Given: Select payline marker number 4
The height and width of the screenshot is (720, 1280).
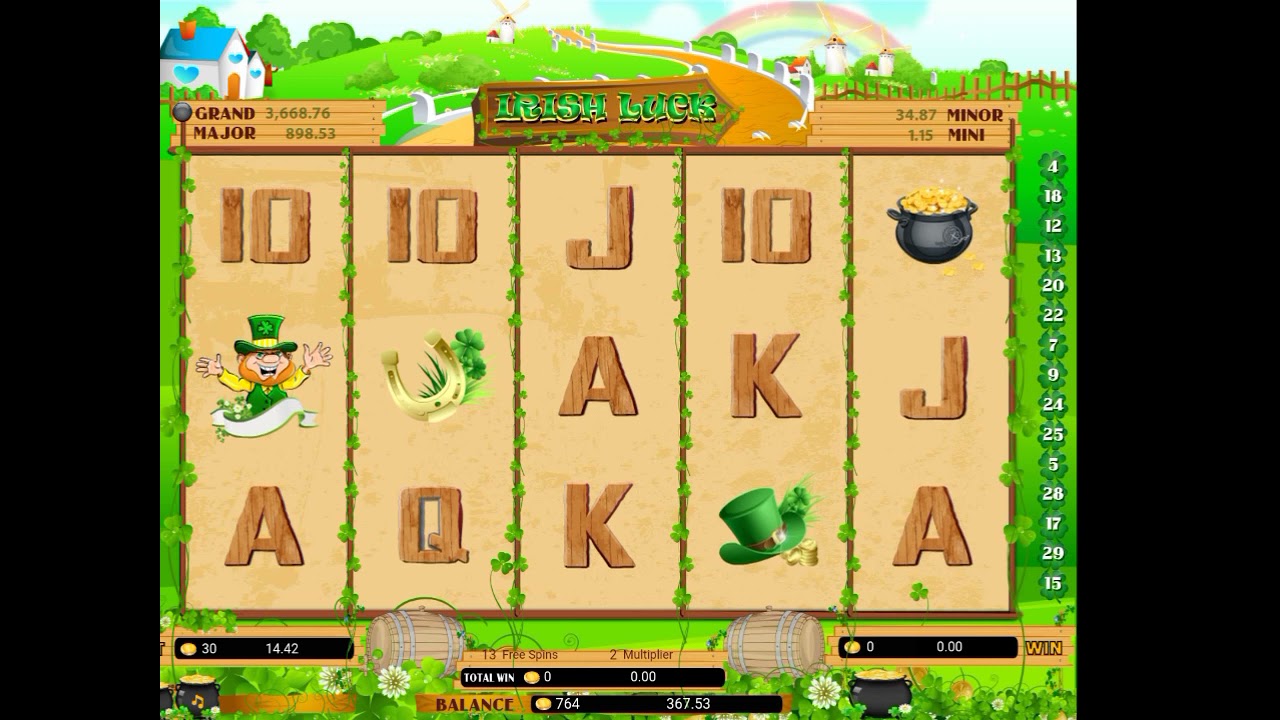Looking at the screenshot, I should (1052, 166).
